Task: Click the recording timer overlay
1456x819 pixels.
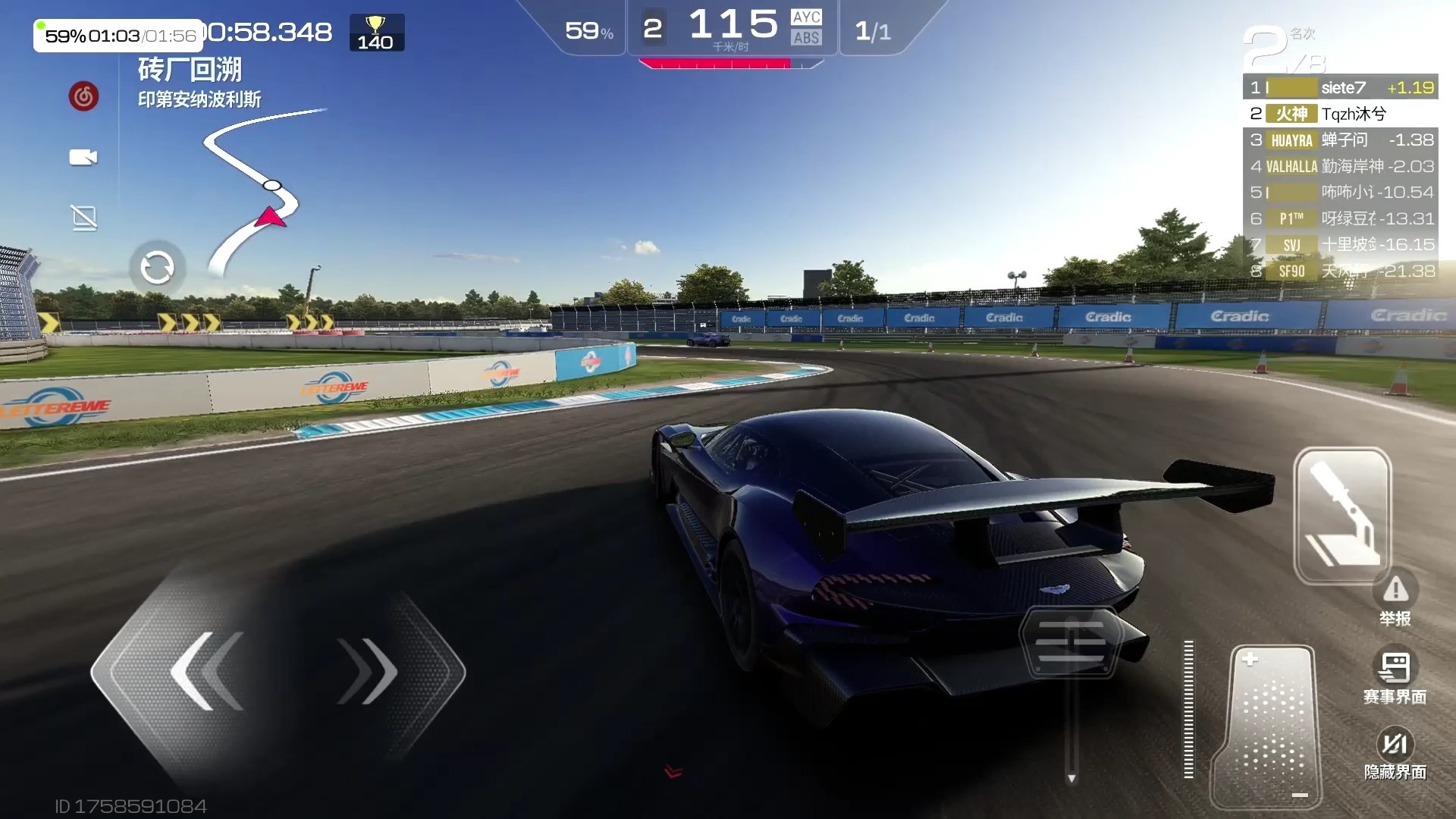Action: [118, 36]
